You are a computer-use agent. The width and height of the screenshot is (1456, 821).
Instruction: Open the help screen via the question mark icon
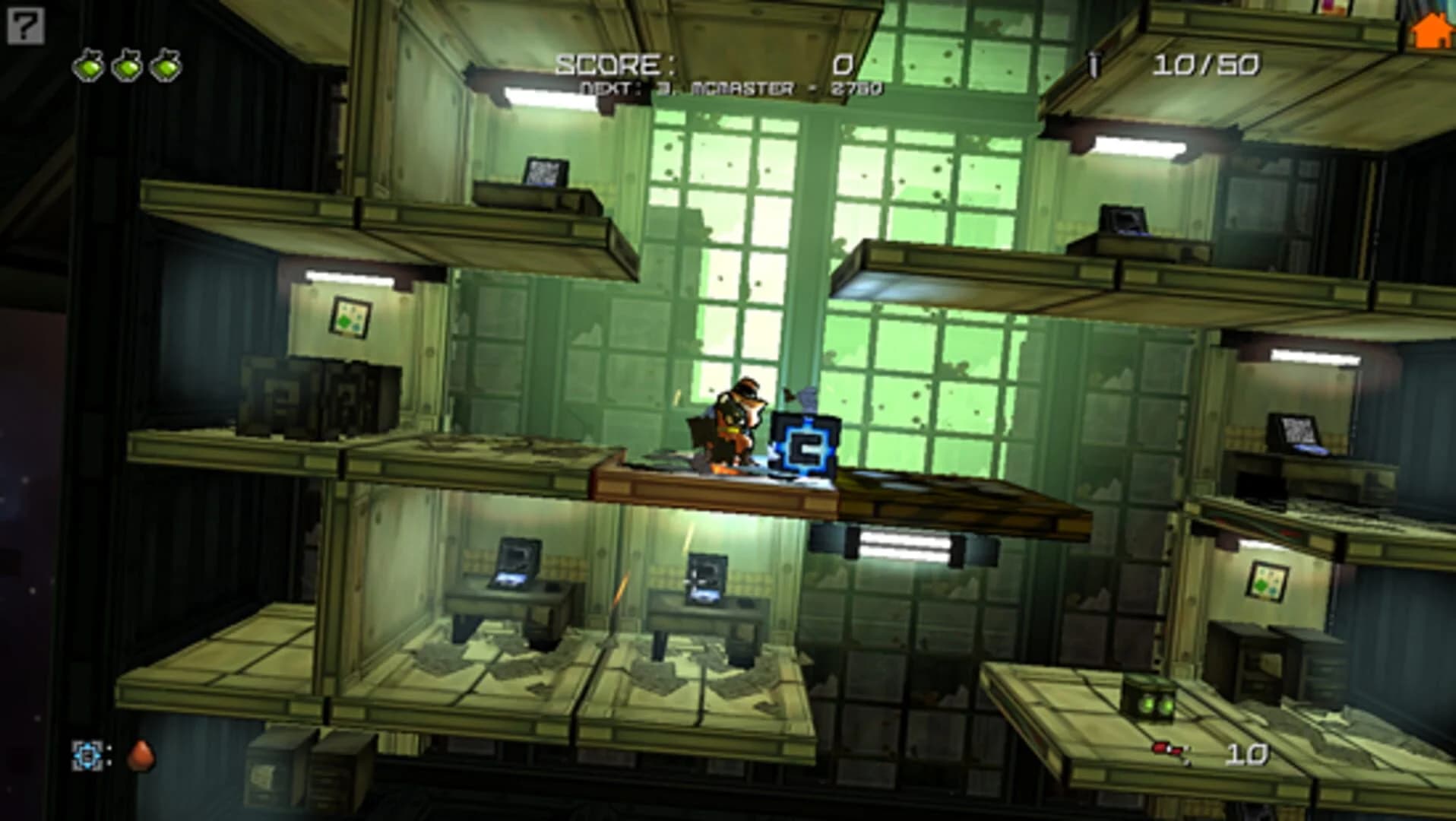click(25, 27)
